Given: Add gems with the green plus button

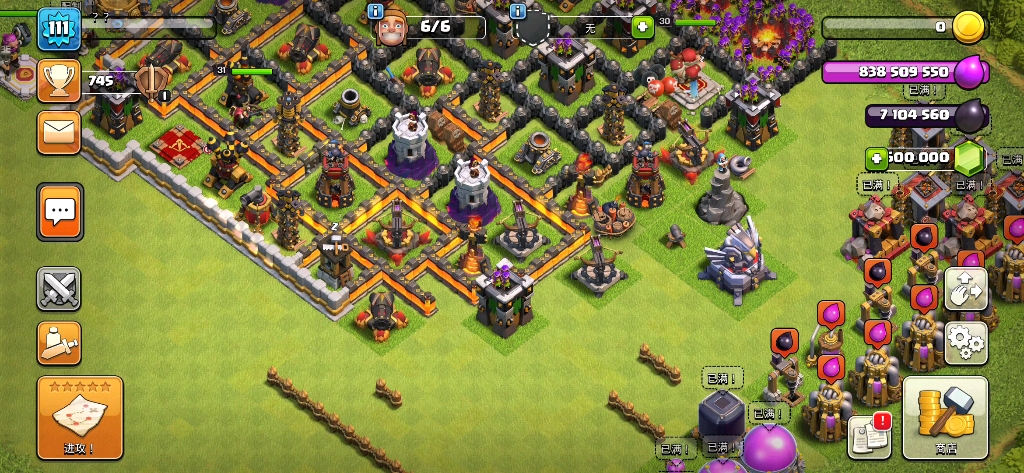Looking at the screenshot, I should coord(877,157).
